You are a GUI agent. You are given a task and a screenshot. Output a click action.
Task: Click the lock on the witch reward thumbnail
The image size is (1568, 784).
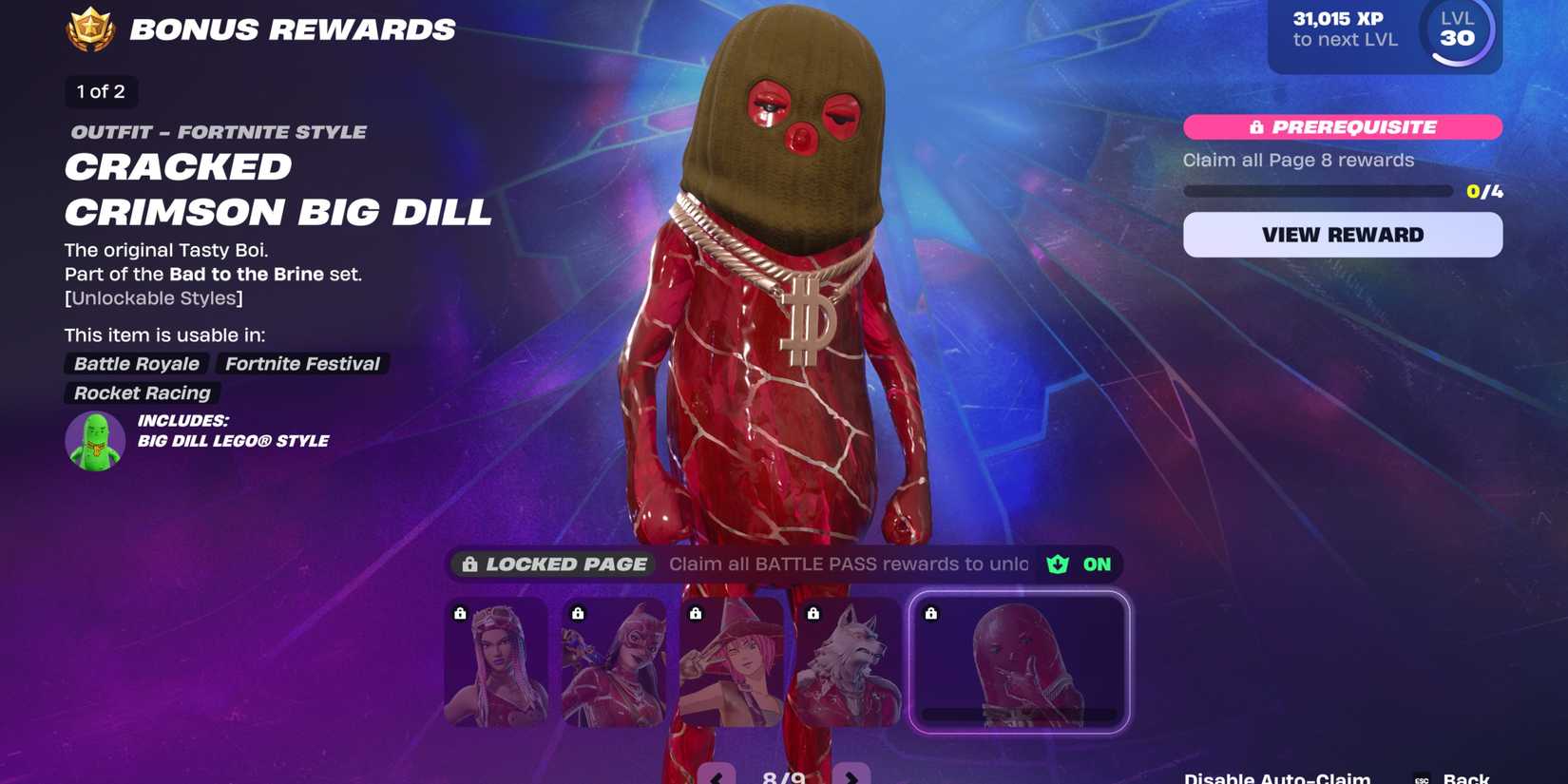(695, 613)
